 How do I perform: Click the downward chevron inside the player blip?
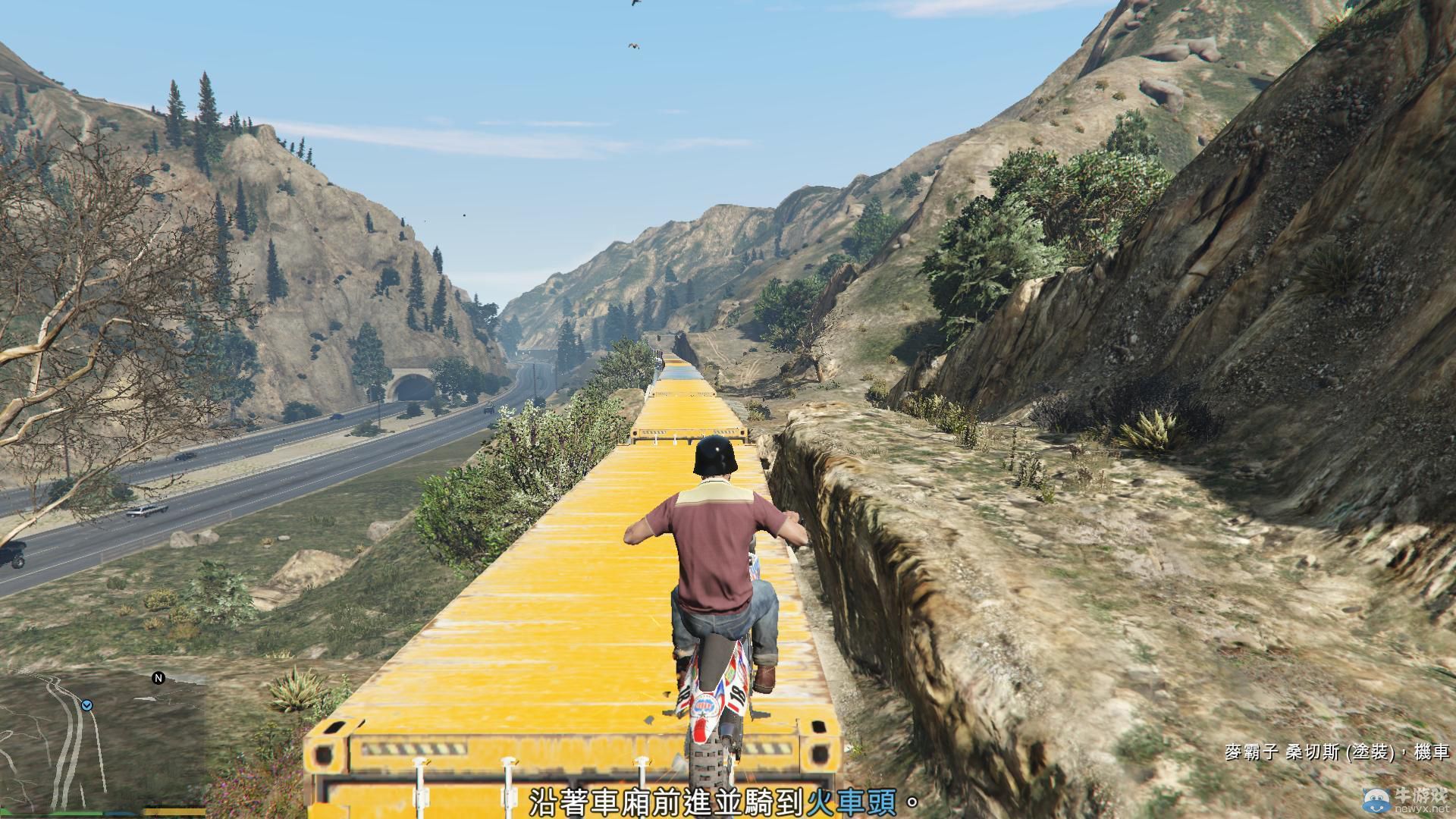tap(87, 706)
